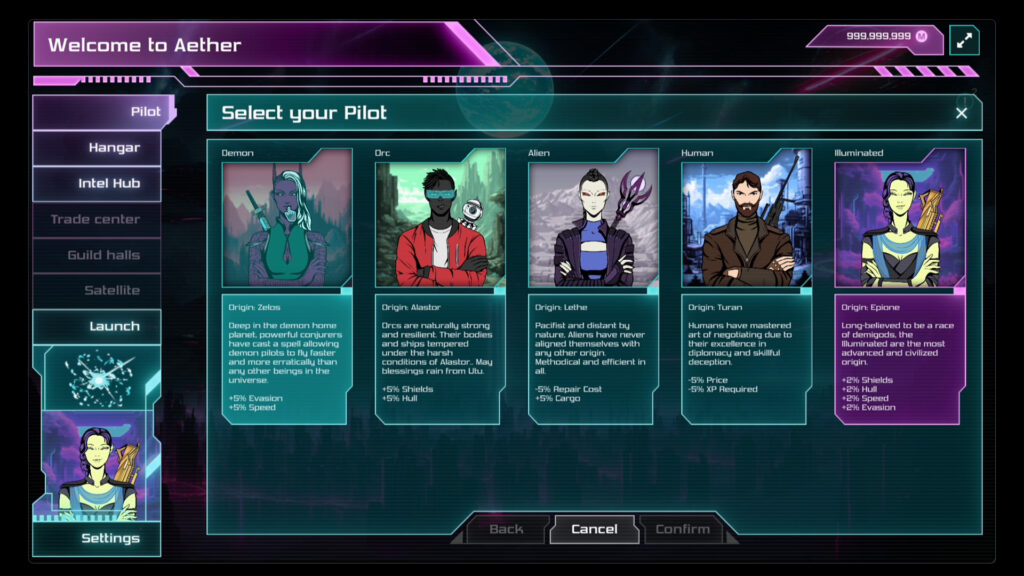Select the Demon pilot portrait
Screen dimensions: 1024x576
tap(287, 218)
